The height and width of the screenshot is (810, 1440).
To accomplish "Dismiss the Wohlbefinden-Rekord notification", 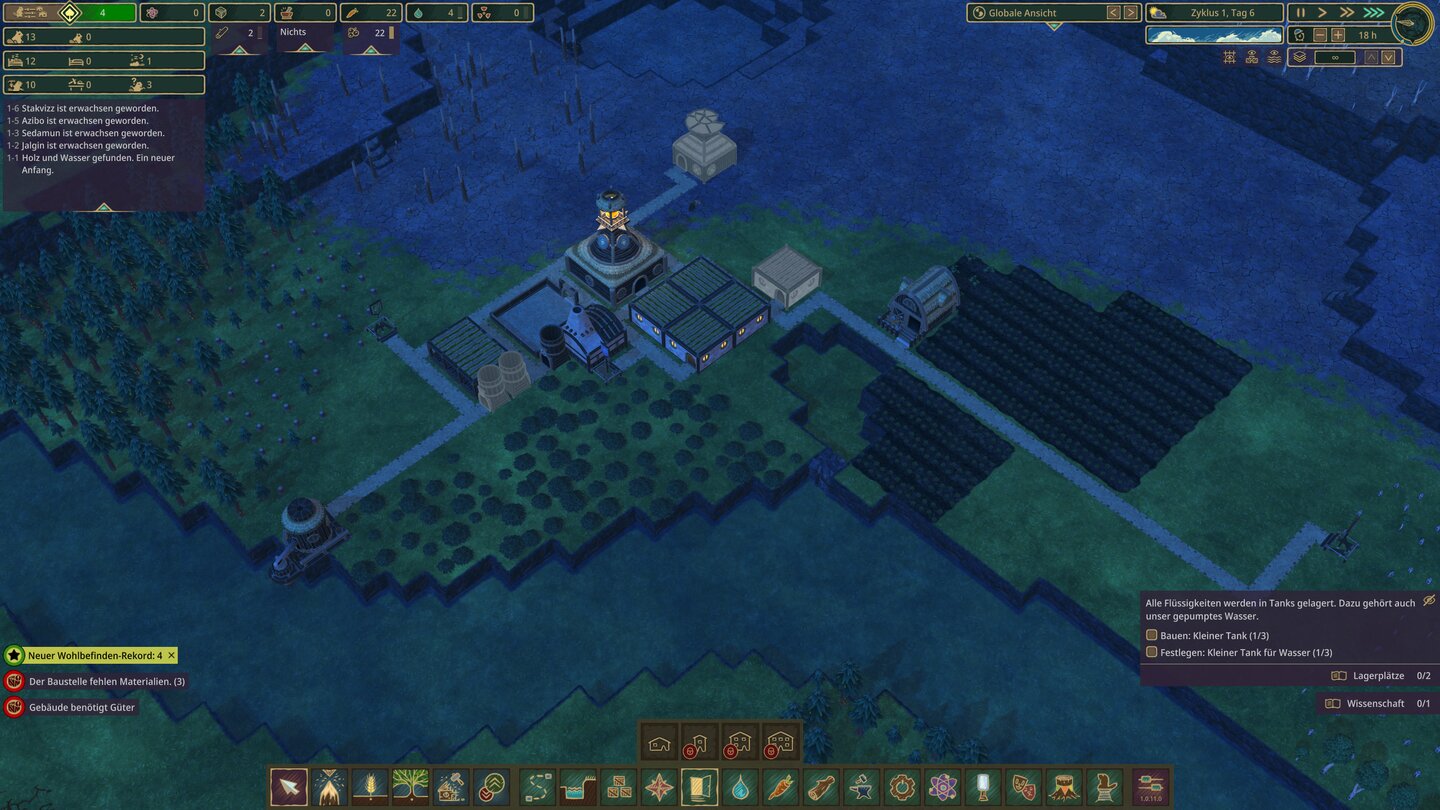I will click(171, 656).
